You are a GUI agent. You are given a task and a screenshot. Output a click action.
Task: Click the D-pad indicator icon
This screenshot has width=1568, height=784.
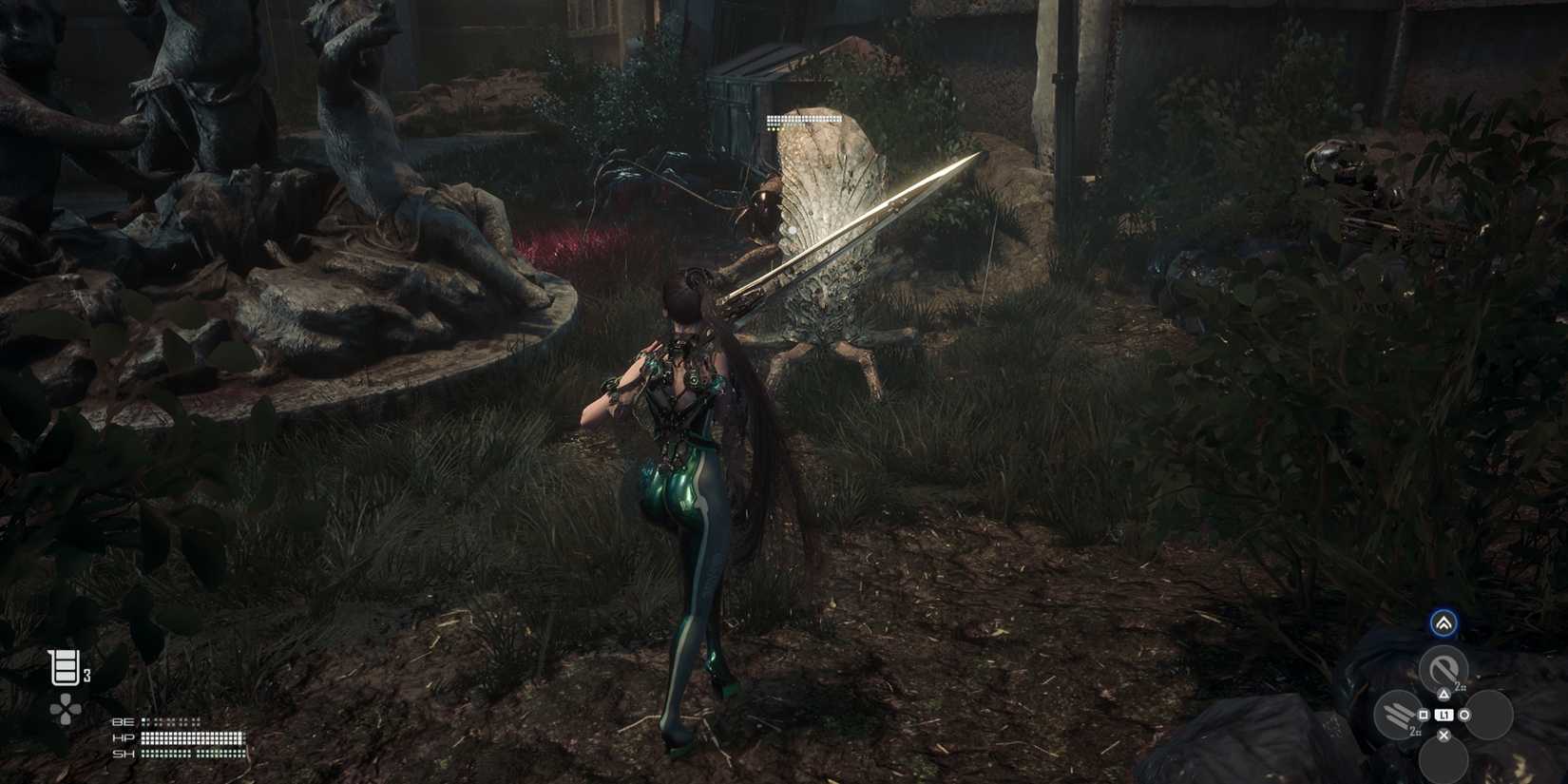[x=66, y=708]
